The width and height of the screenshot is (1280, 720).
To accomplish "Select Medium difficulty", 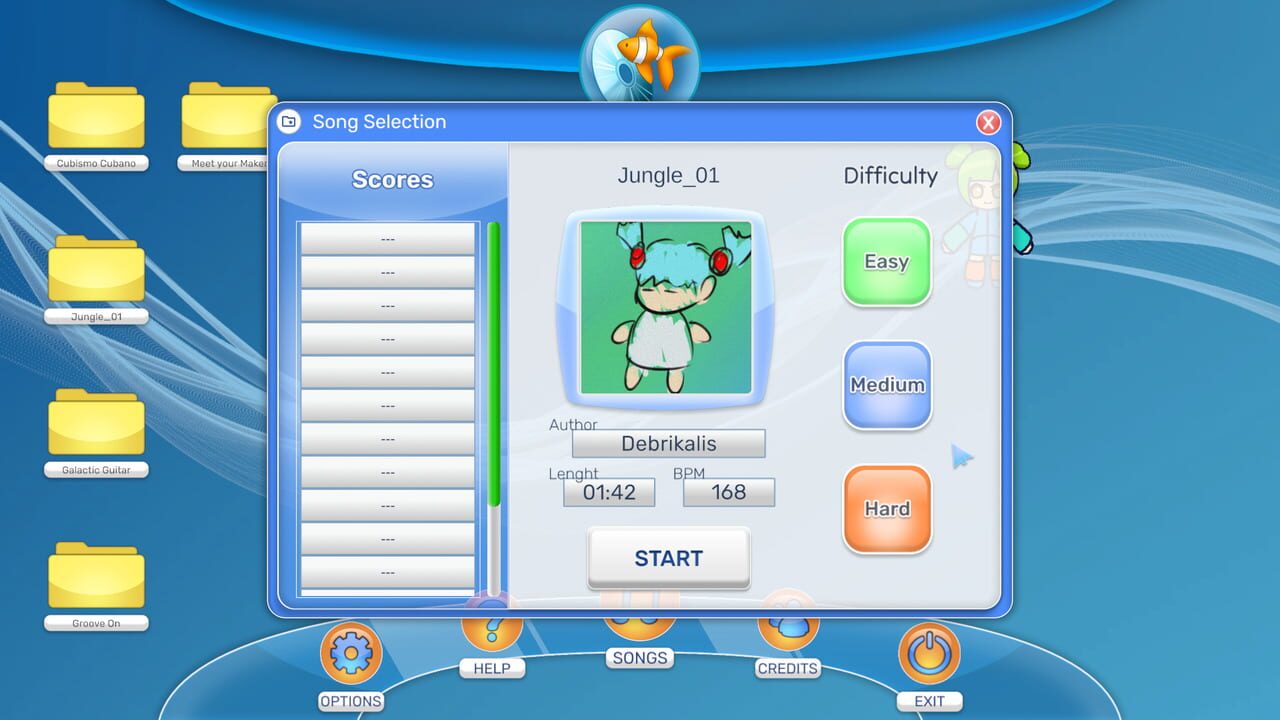I will (x=886, y=385).
